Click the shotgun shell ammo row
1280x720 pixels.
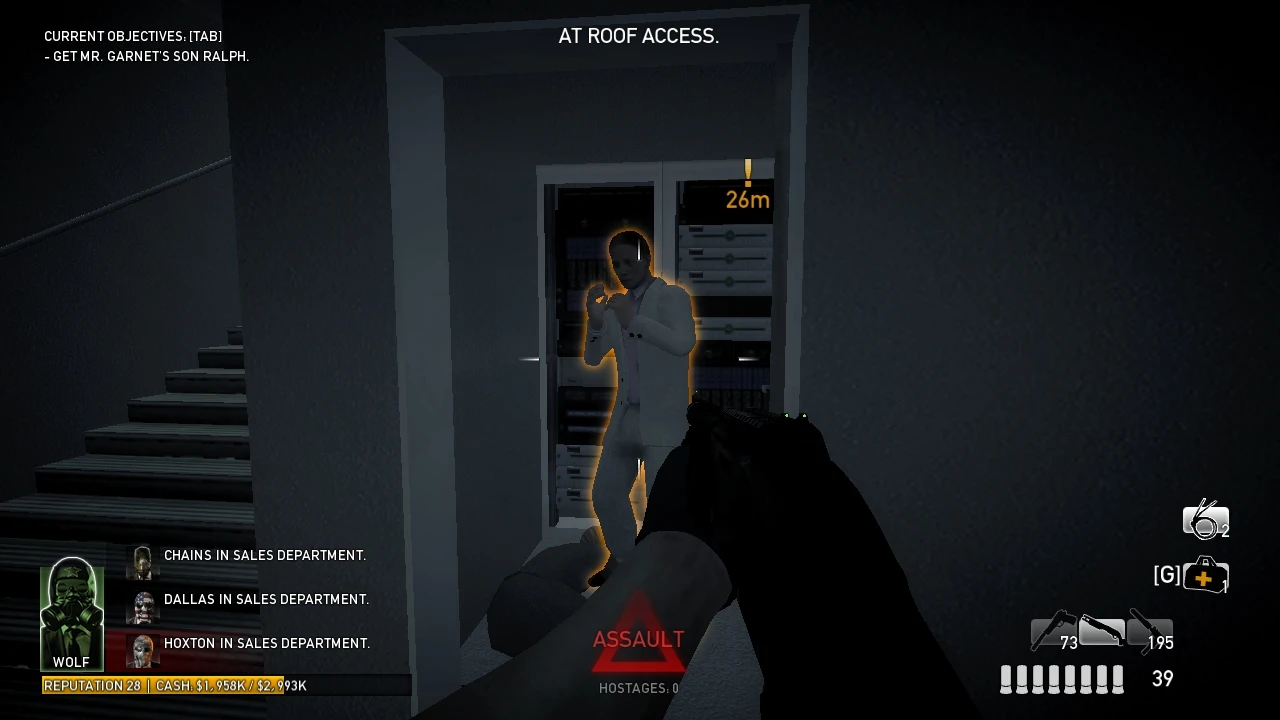[1060, 679]
